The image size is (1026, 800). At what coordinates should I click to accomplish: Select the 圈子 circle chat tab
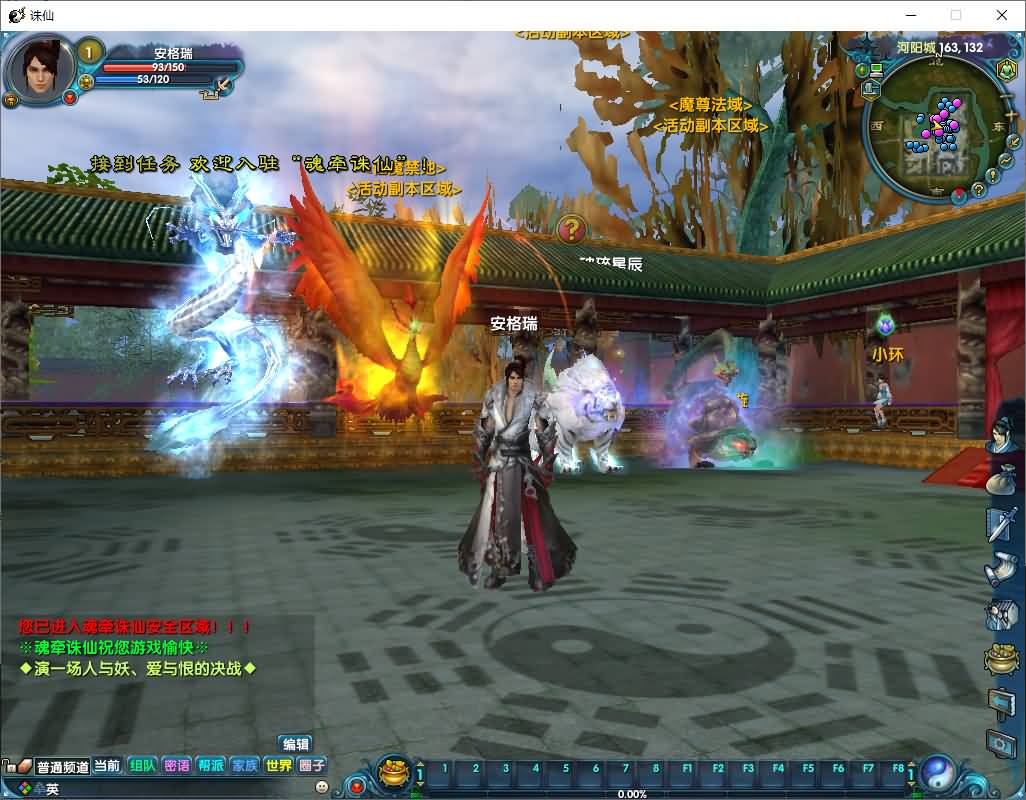(312, 765)
